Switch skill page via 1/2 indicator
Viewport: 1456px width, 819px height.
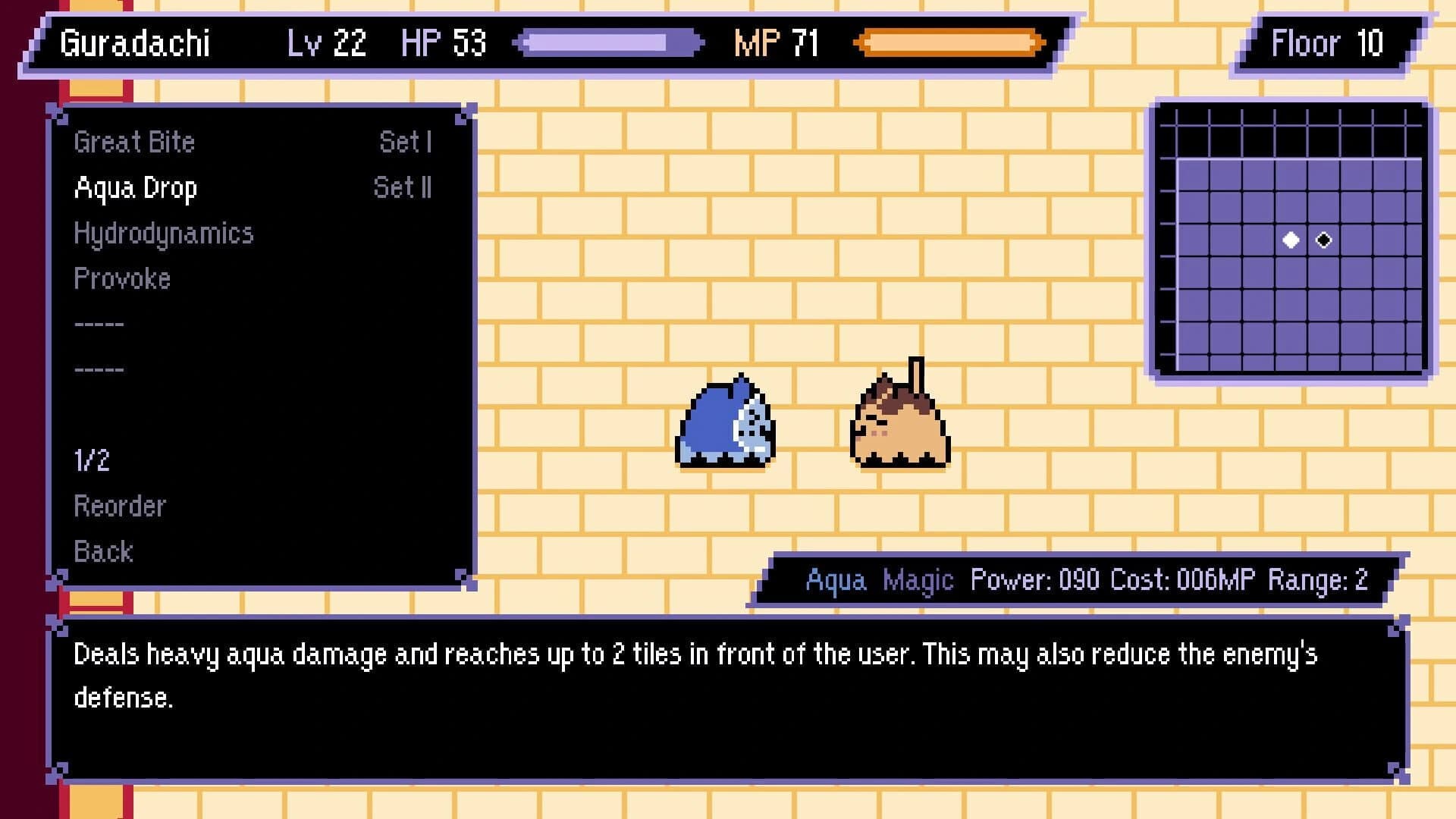click(92, 461)
